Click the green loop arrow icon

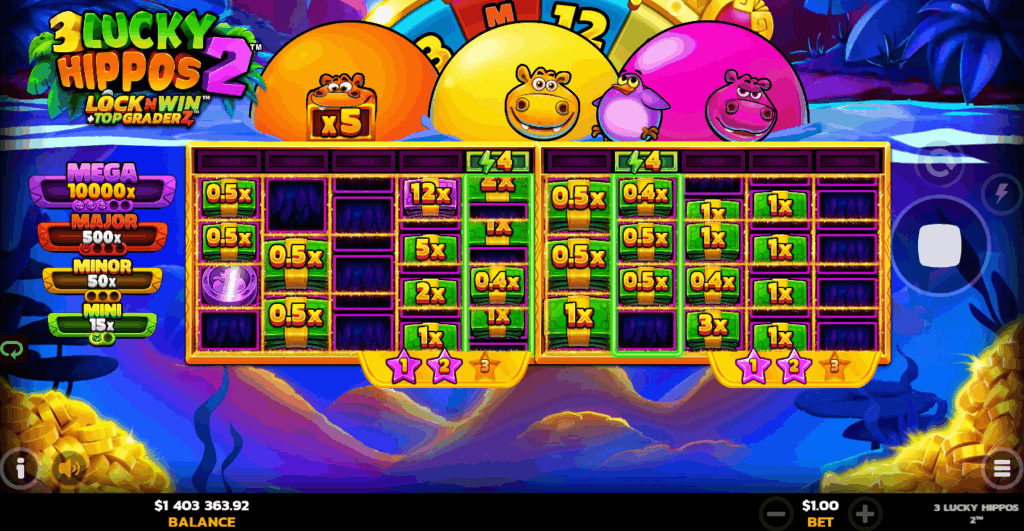click(x=12, y=350)
